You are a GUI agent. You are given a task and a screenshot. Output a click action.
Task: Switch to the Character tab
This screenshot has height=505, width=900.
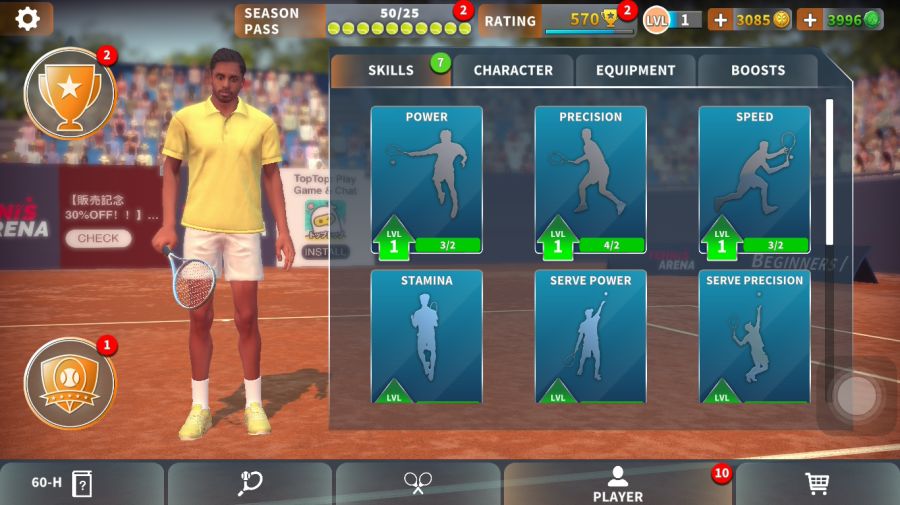coord(513,70)
